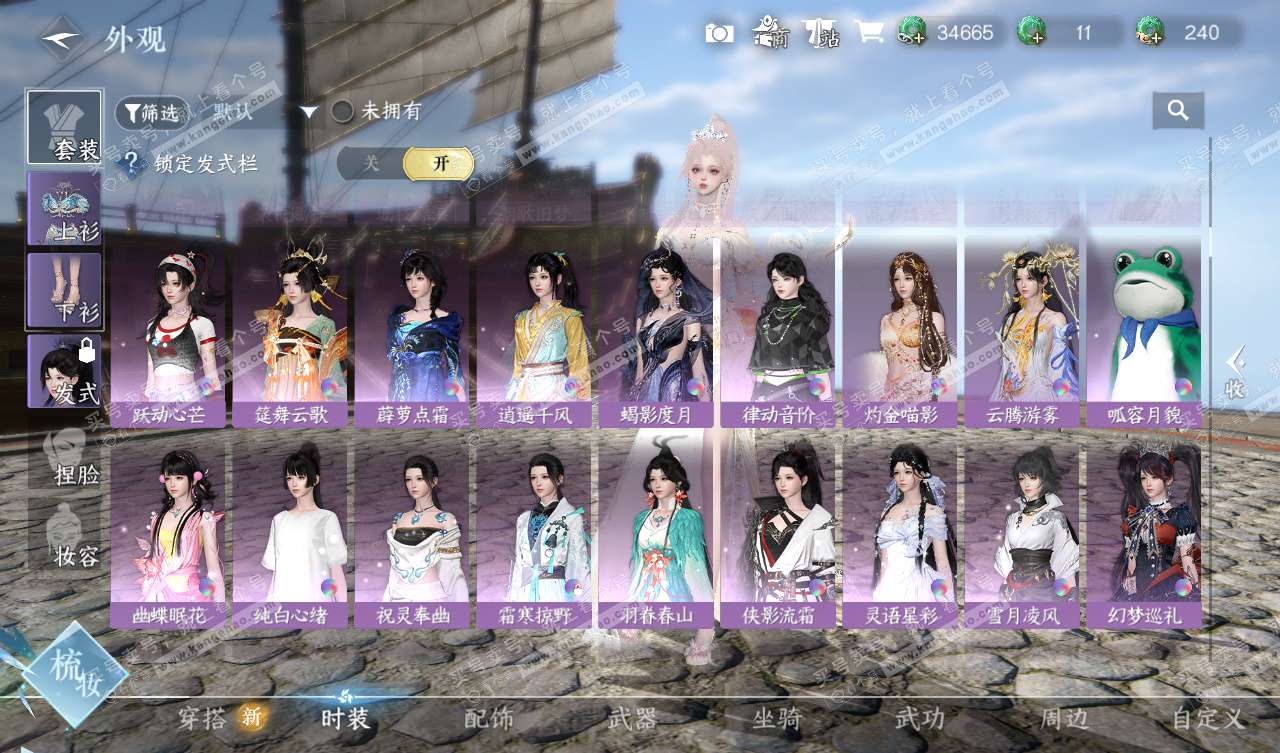Open the shopping cart icon

tap(868, 33)
